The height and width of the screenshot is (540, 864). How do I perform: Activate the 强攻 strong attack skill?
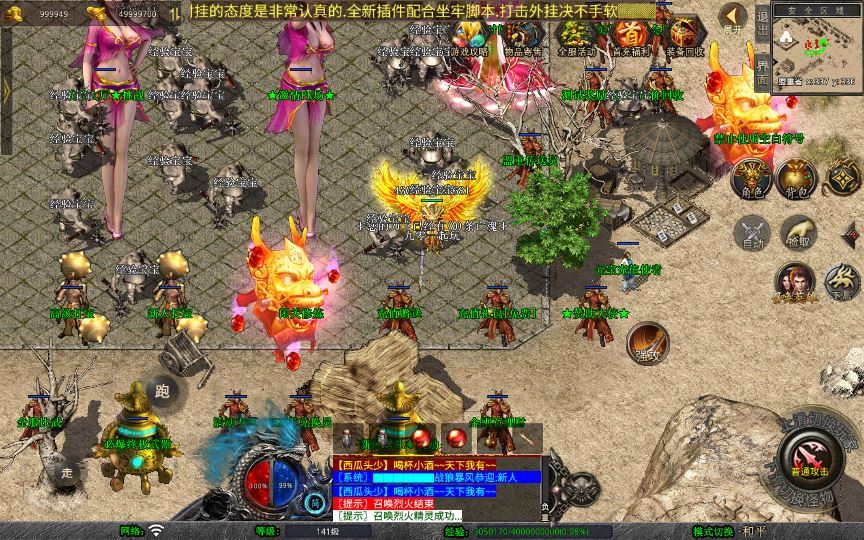pyautogui.click(x=648, y=341)
